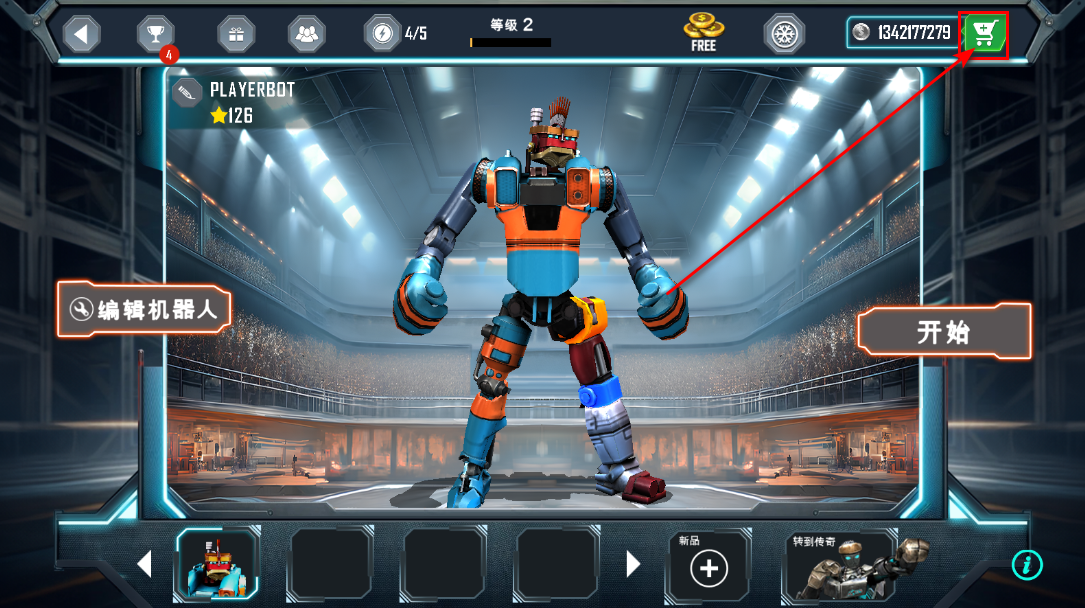The image size is (1085, 608).
Task: Select the robot thumbnail in roster
Action: pos(217,565)
